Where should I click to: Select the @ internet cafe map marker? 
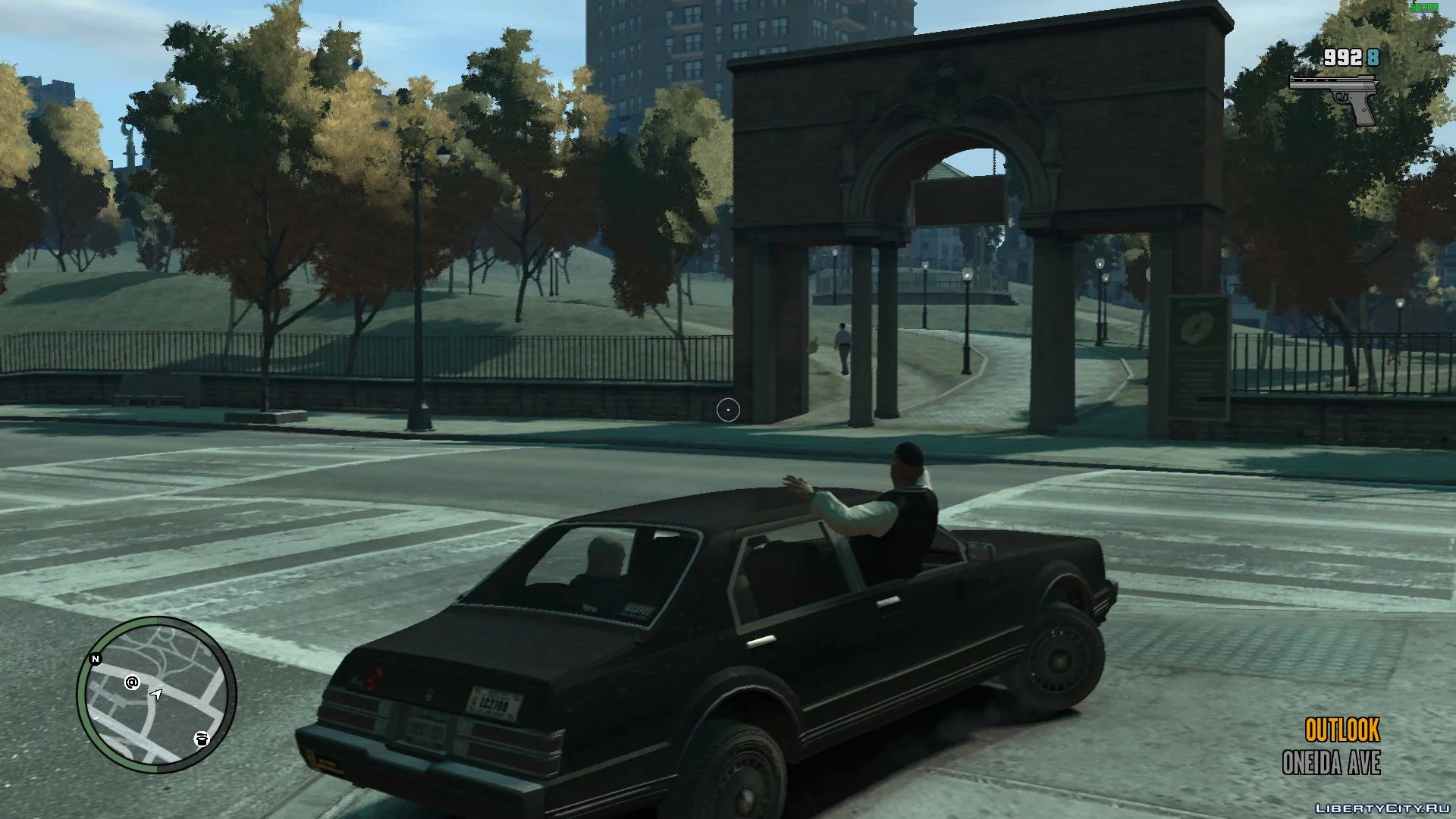132,682
